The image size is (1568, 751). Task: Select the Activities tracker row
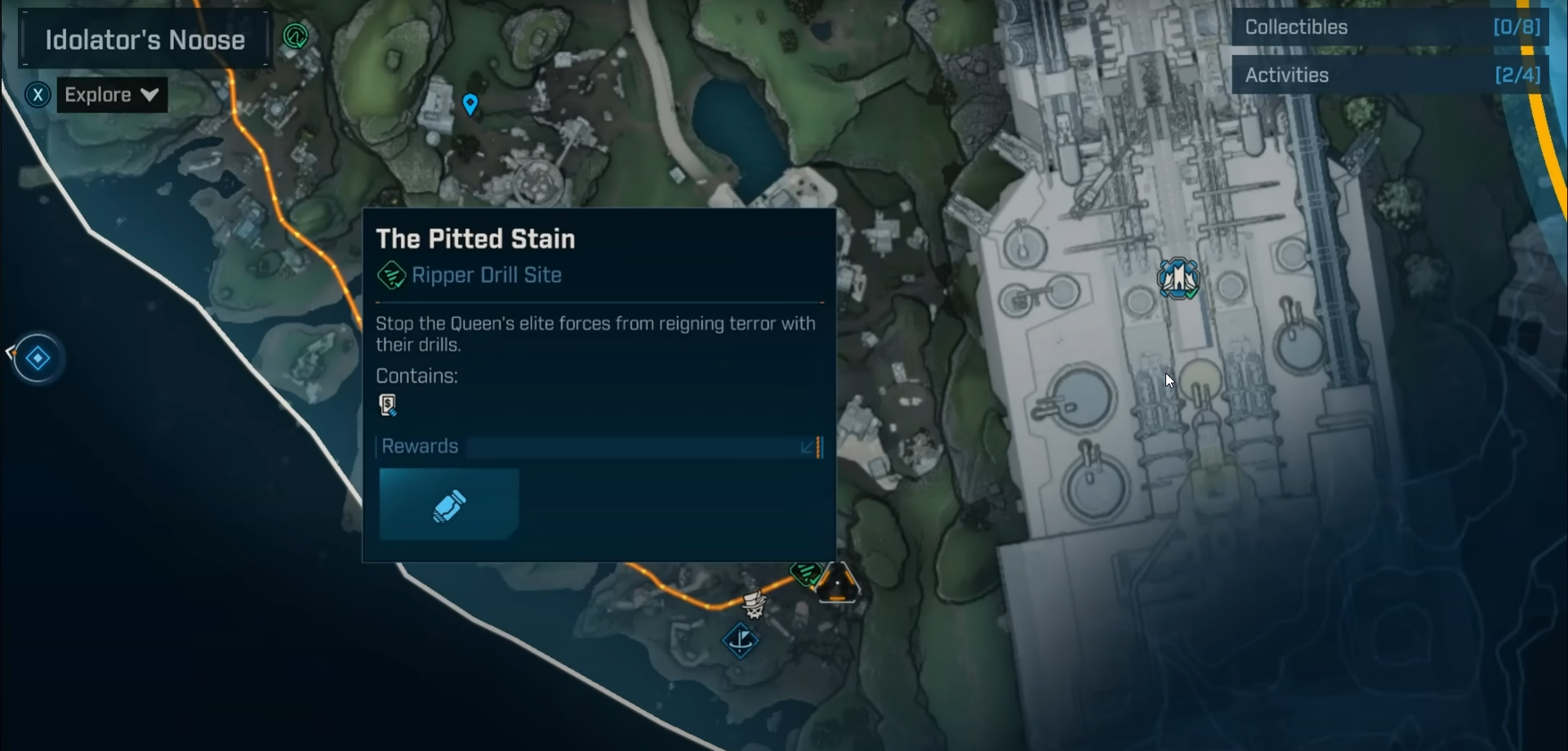[1391, 75]
